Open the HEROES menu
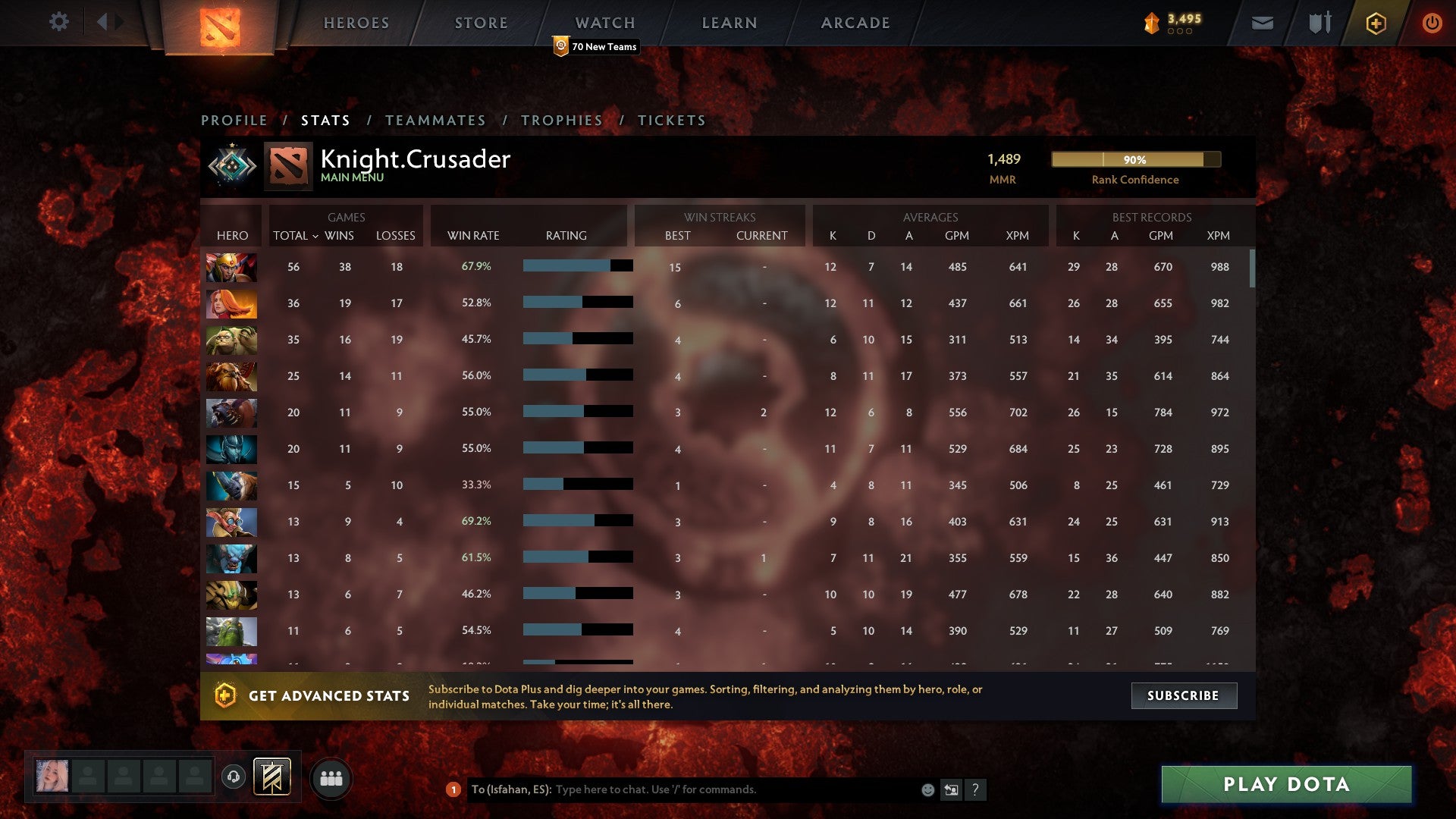The width and height of the screenshot is (1456, 819). pyautogui.click(x=356, y=22)
